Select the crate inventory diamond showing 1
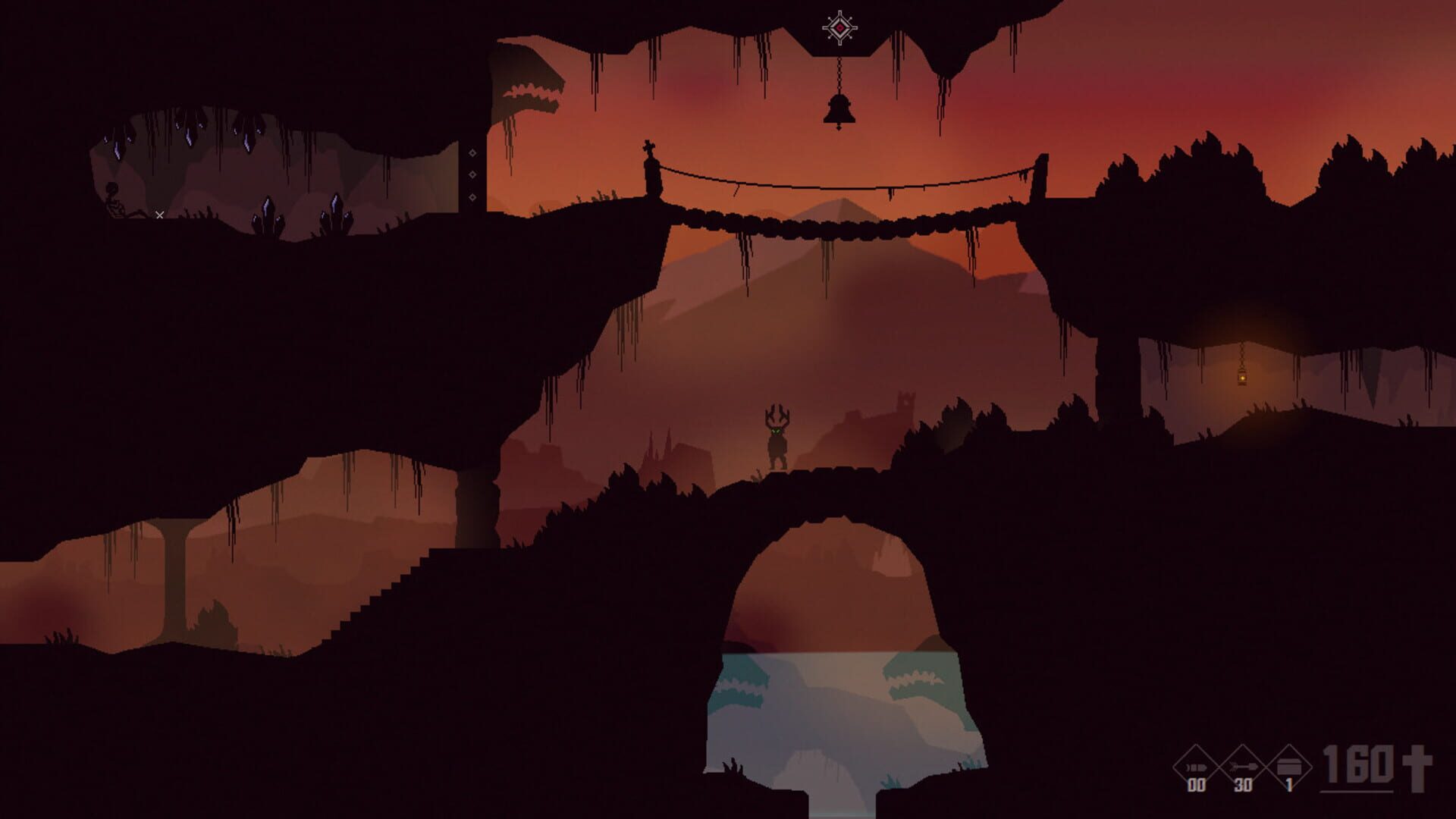1456x819 pixels. 1291,767
